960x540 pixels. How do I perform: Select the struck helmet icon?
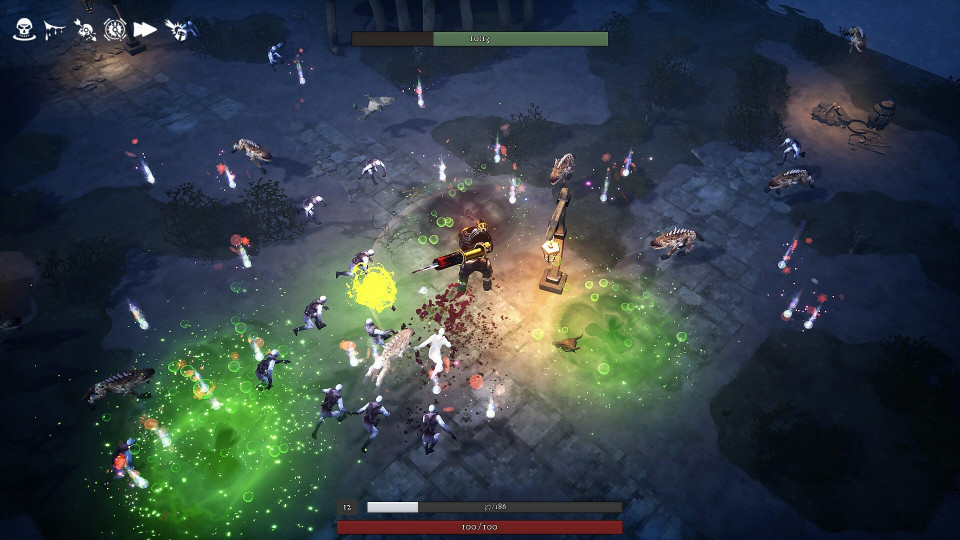coord(180,29)
